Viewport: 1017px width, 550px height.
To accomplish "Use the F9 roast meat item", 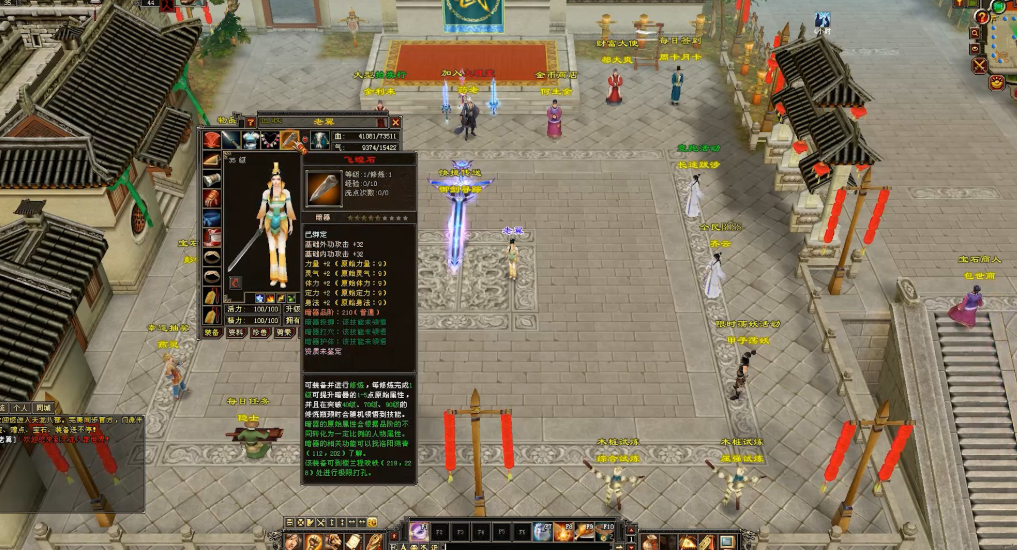I will pos(585,532).
